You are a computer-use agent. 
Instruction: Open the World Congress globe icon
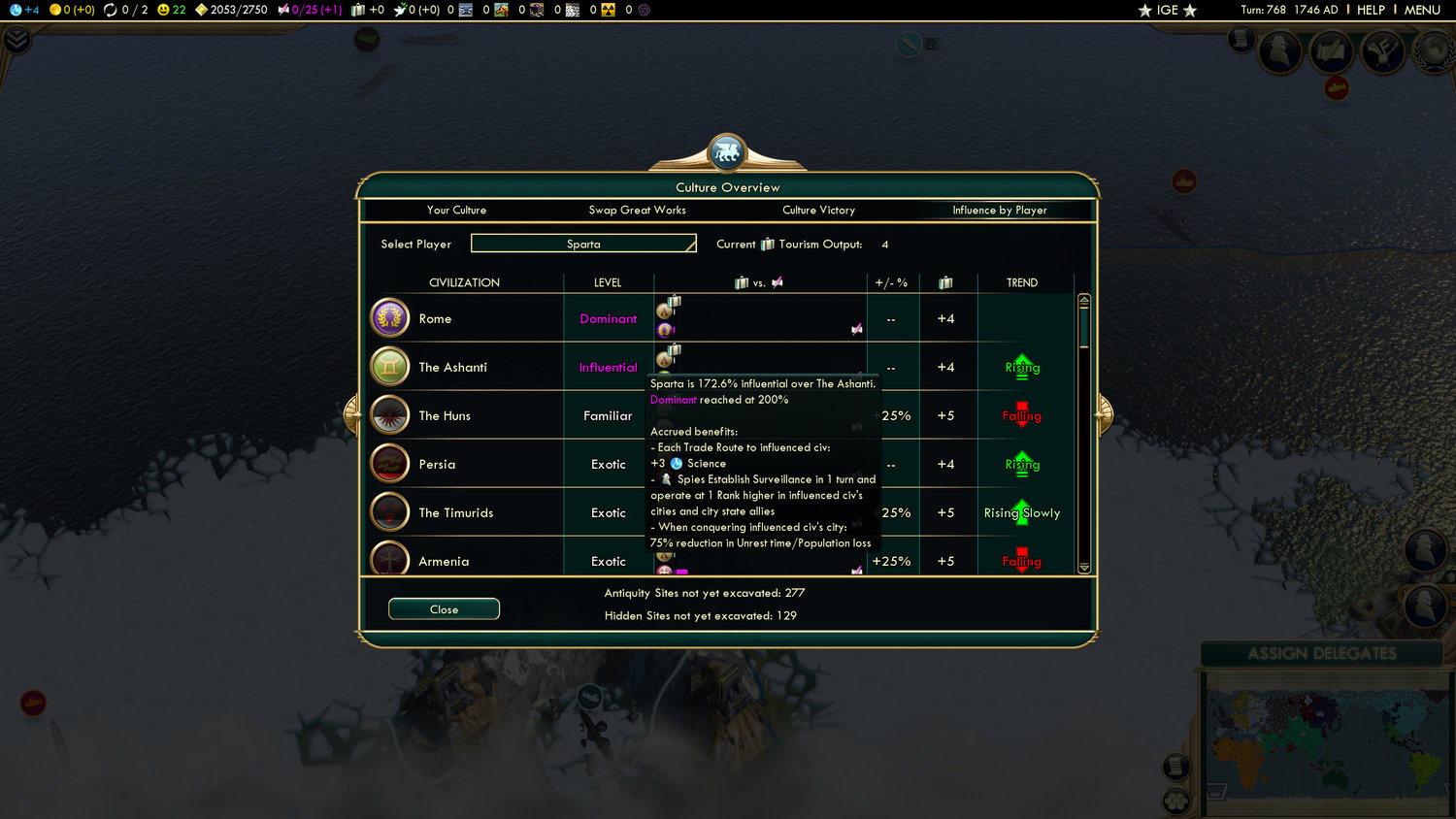click(1435, 50)
